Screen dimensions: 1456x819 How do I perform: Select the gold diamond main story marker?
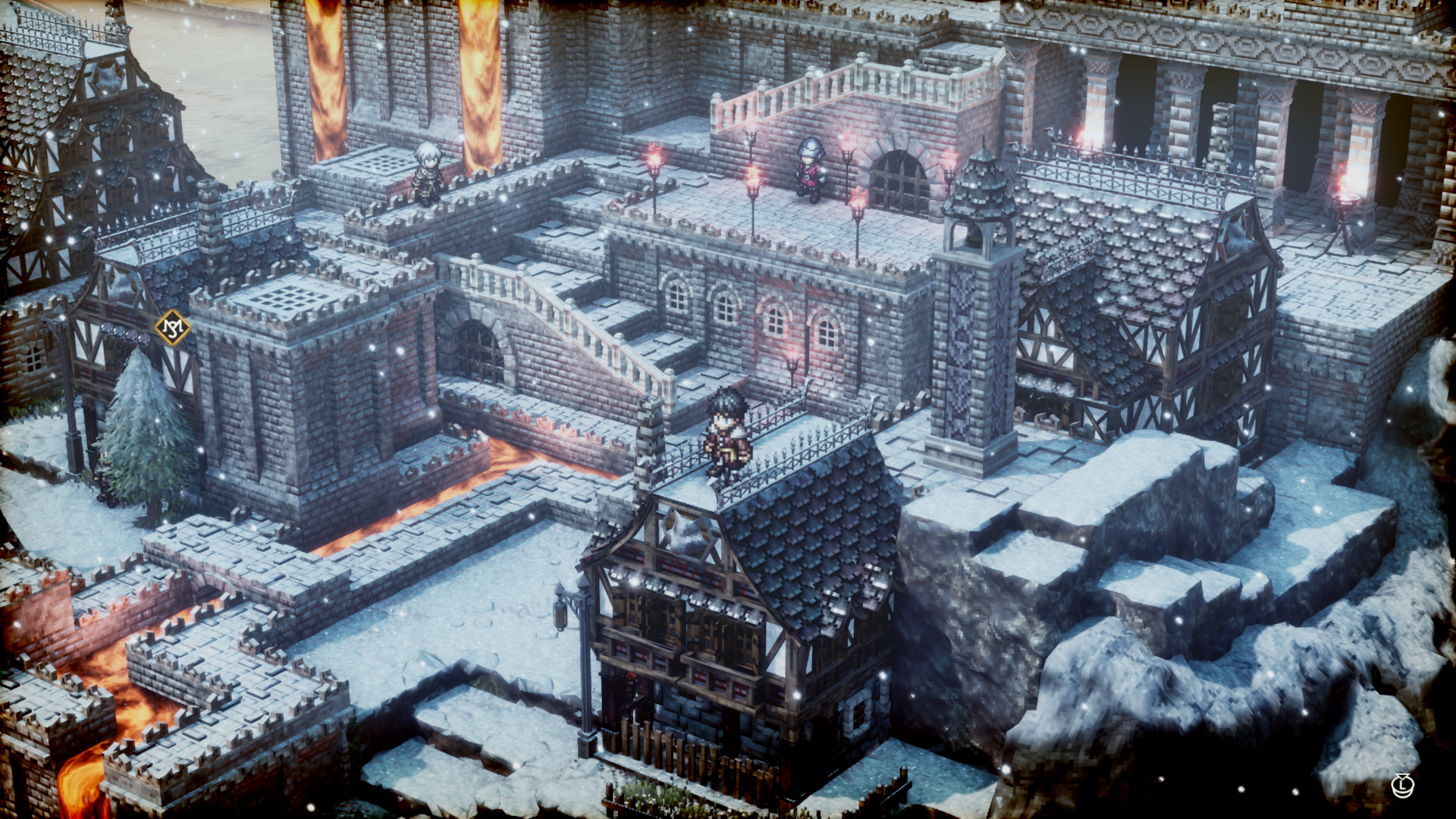click(173, 328)
